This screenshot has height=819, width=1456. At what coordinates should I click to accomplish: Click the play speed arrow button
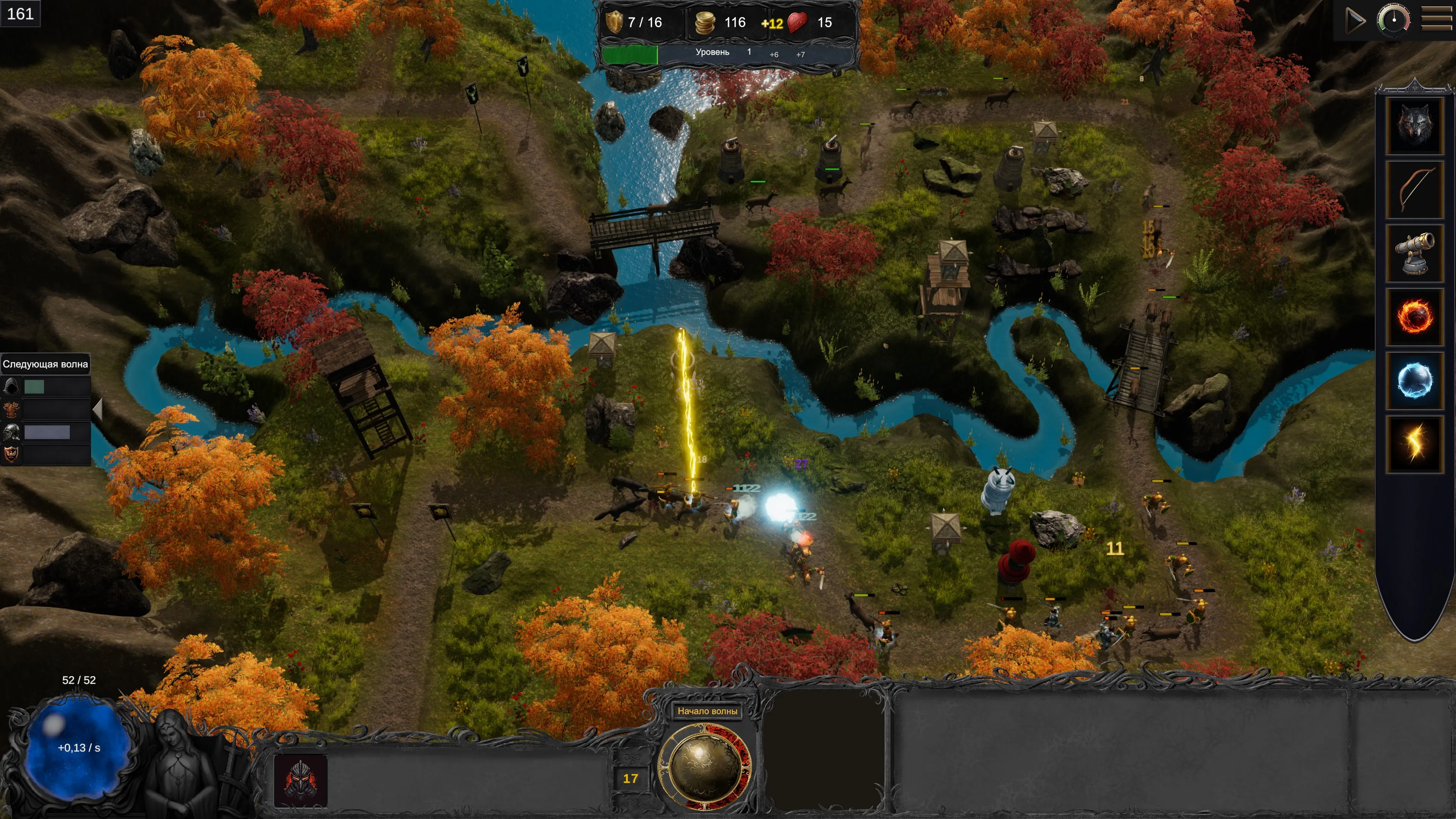click(x=1355, y=21)
